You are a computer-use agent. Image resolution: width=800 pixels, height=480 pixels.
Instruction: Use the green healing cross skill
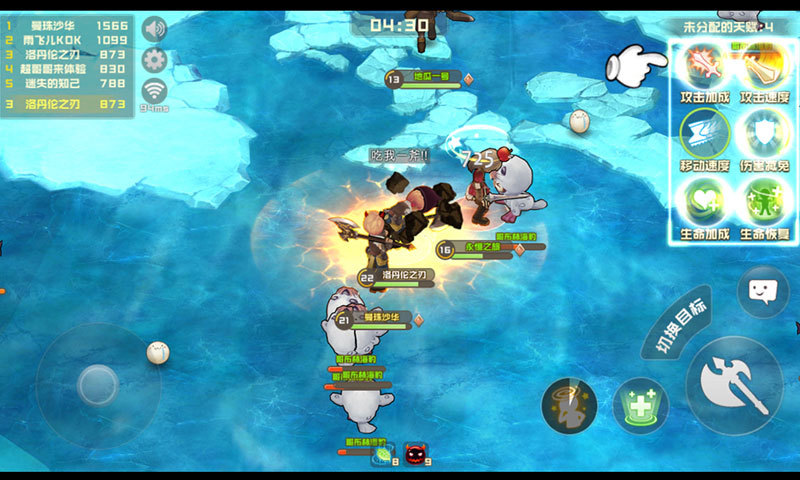point(640,406)
